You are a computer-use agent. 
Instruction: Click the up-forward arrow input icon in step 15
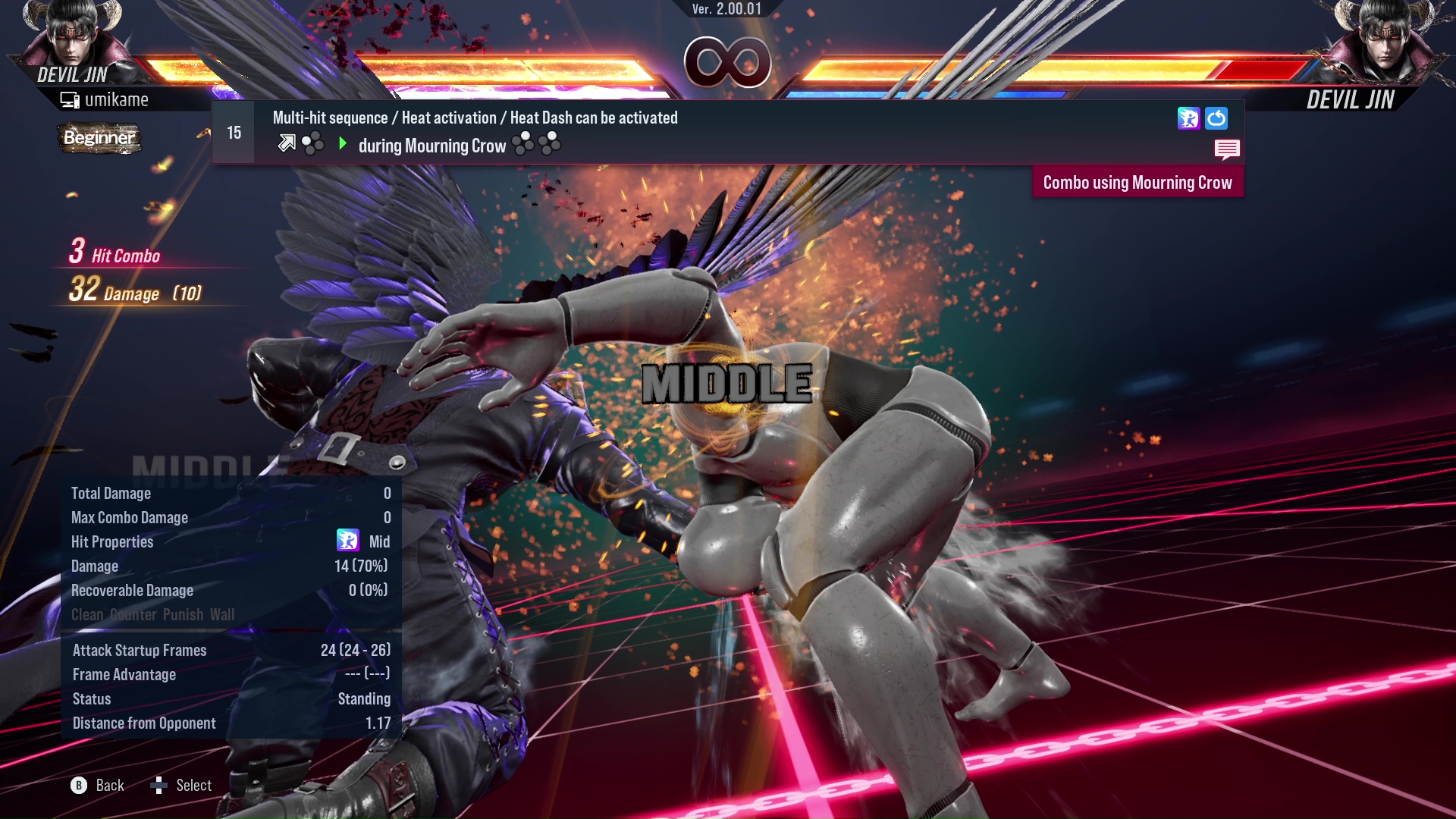(x=286, y=142)
